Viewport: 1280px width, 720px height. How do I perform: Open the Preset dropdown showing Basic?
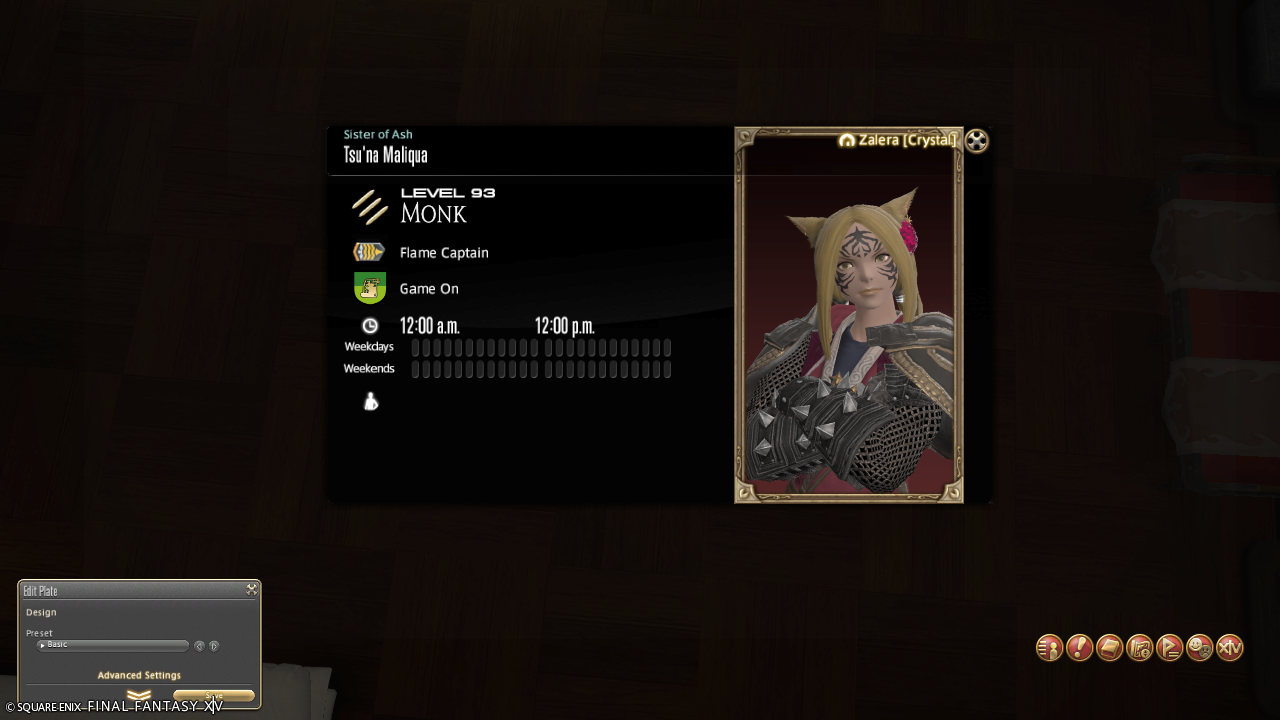click(112, 645)
